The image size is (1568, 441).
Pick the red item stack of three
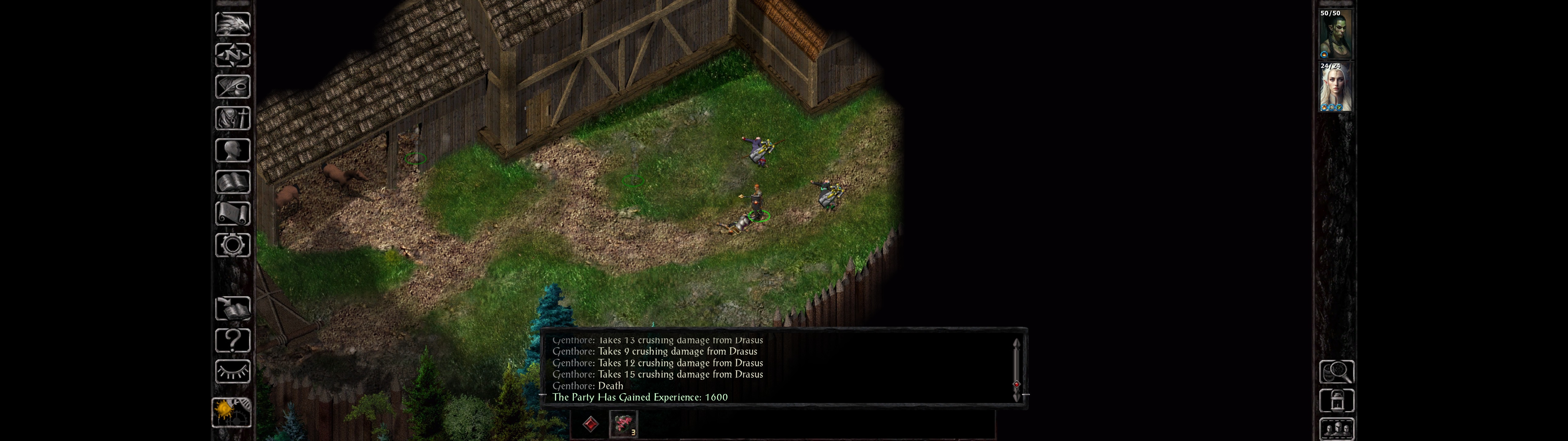coord(623,424)
